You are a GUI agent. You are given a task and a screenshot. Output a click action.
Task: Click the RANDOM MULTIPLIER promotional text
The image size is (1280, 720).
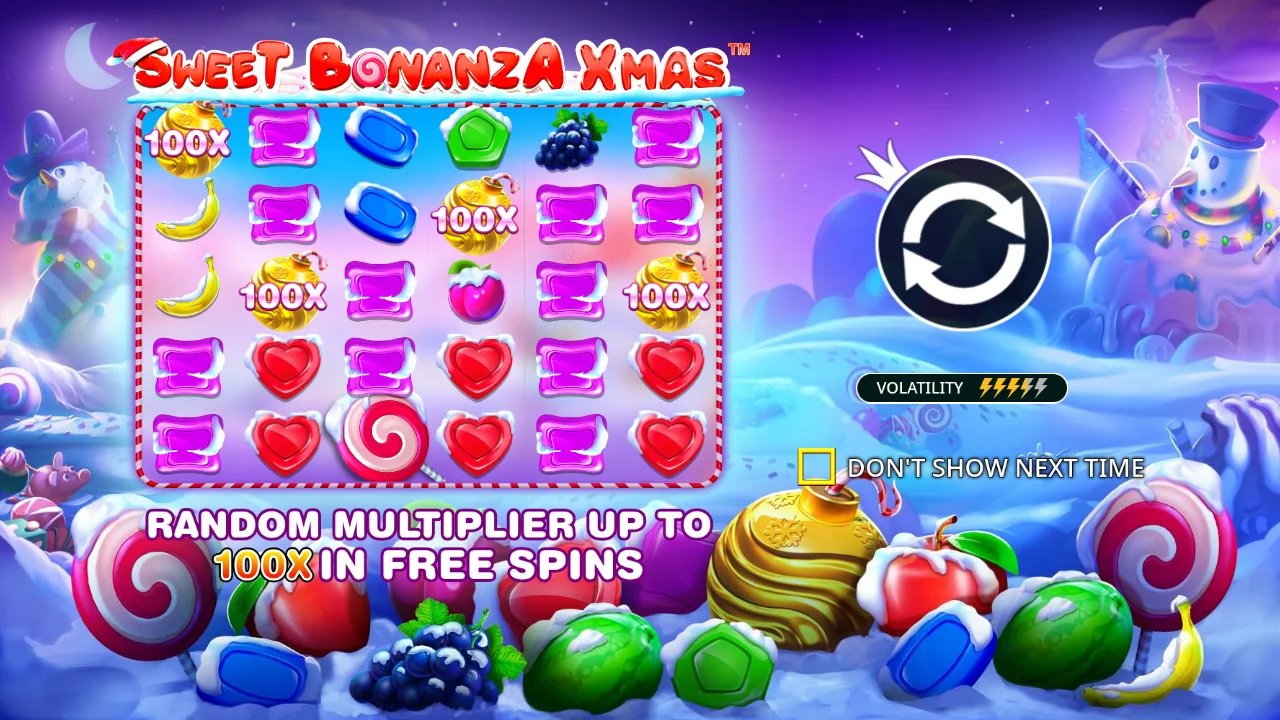pyautogui.click(x=428, y=524)
